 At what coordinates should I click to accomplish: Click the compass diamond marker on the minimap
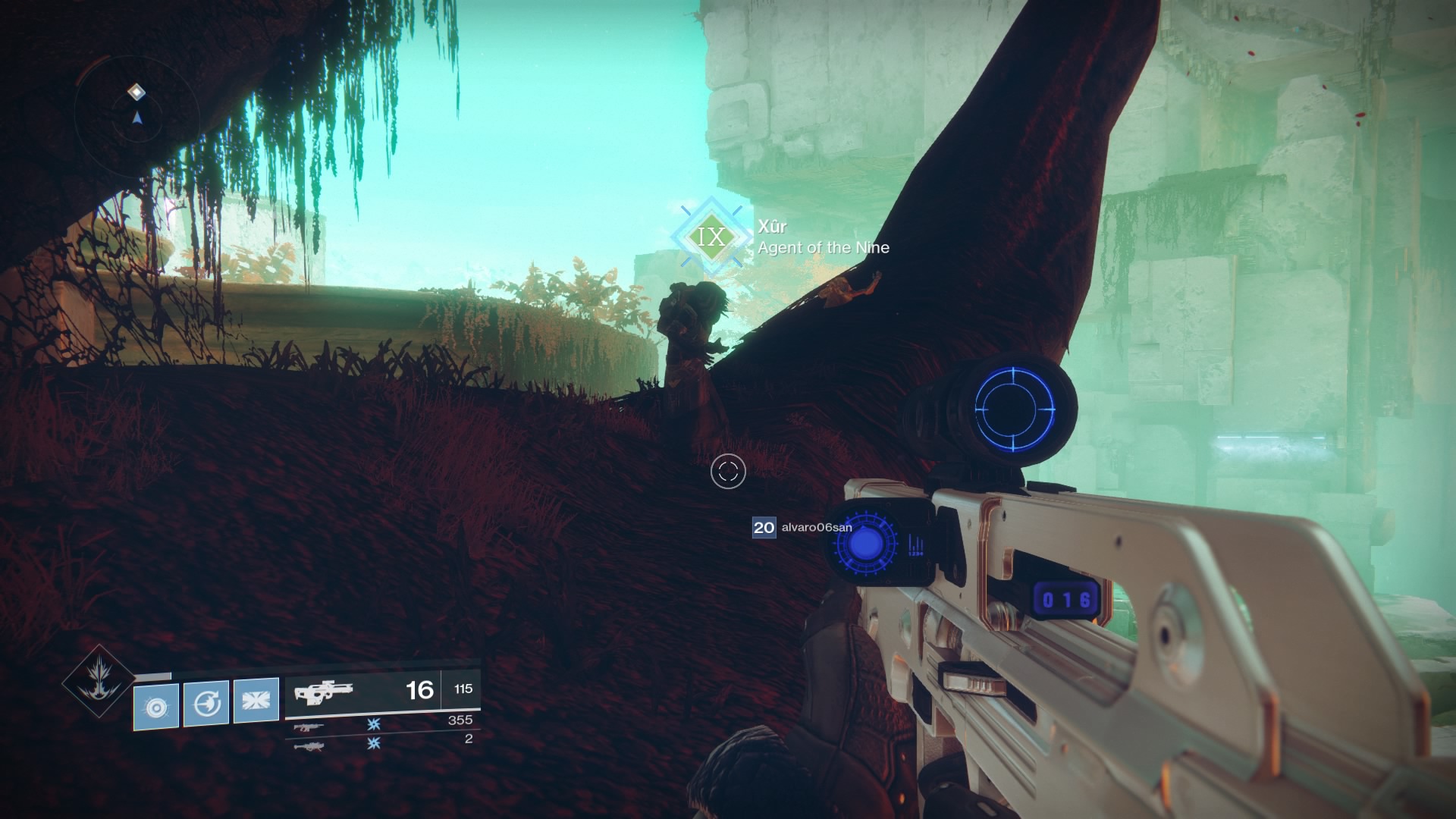click(x=136, y=91)
